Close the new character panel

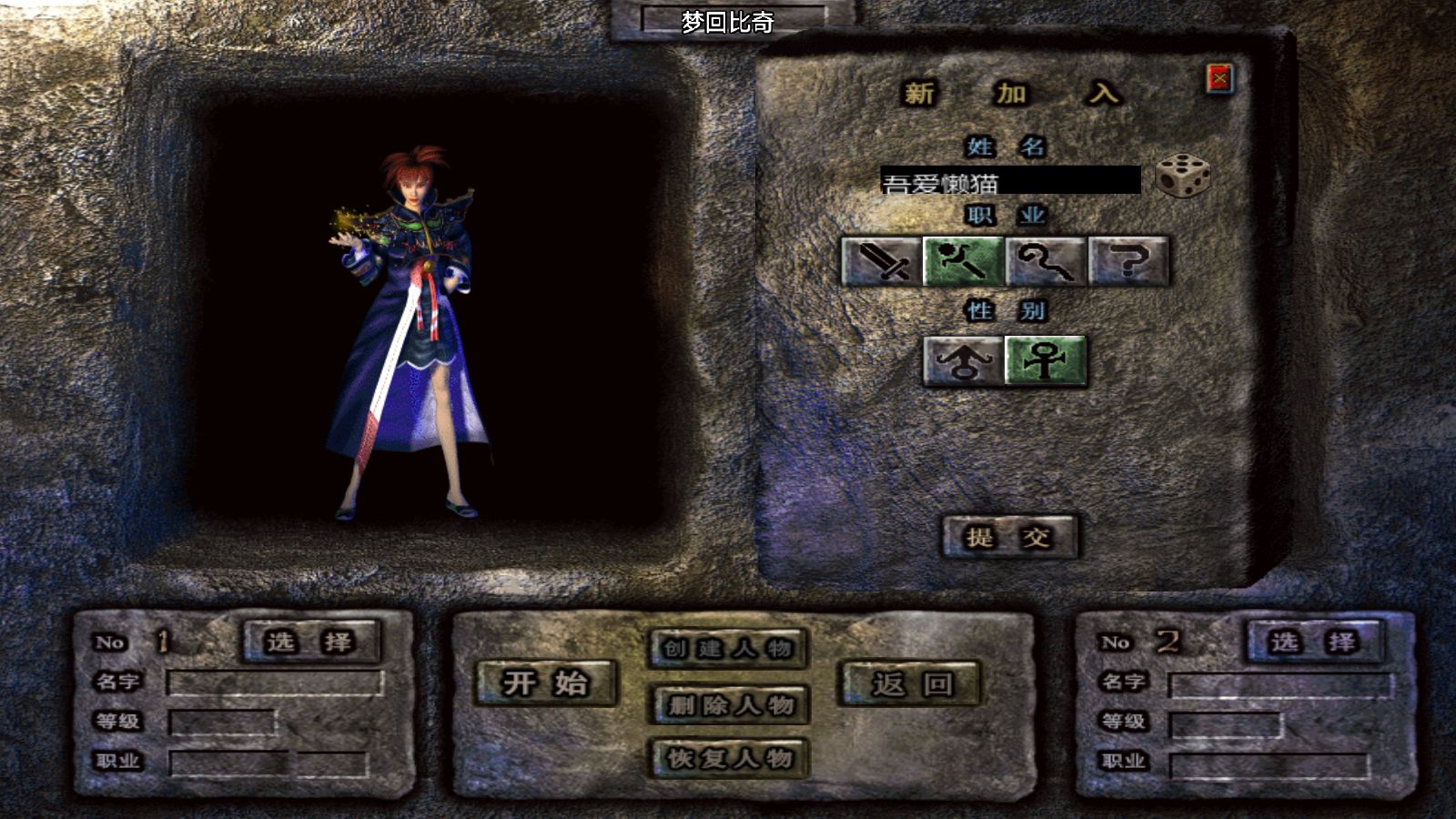click(x=1219, y=79)
